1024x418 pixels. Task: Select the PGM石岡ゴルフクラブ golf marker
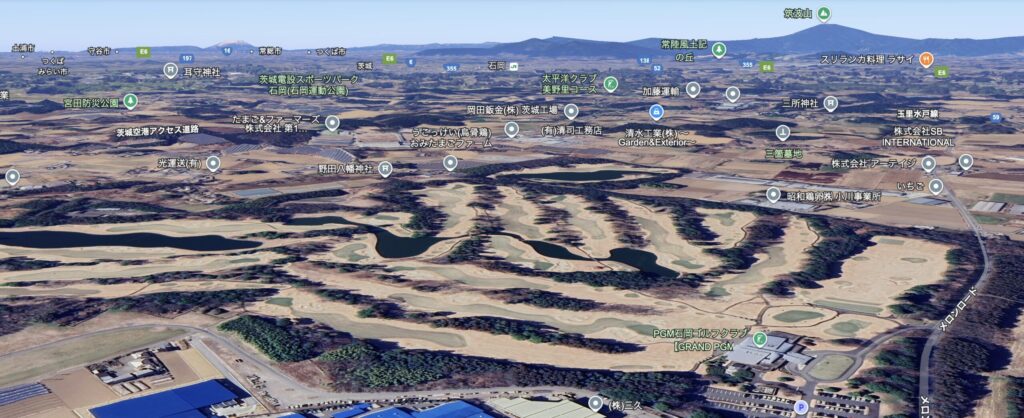click(x=759, y=338)
